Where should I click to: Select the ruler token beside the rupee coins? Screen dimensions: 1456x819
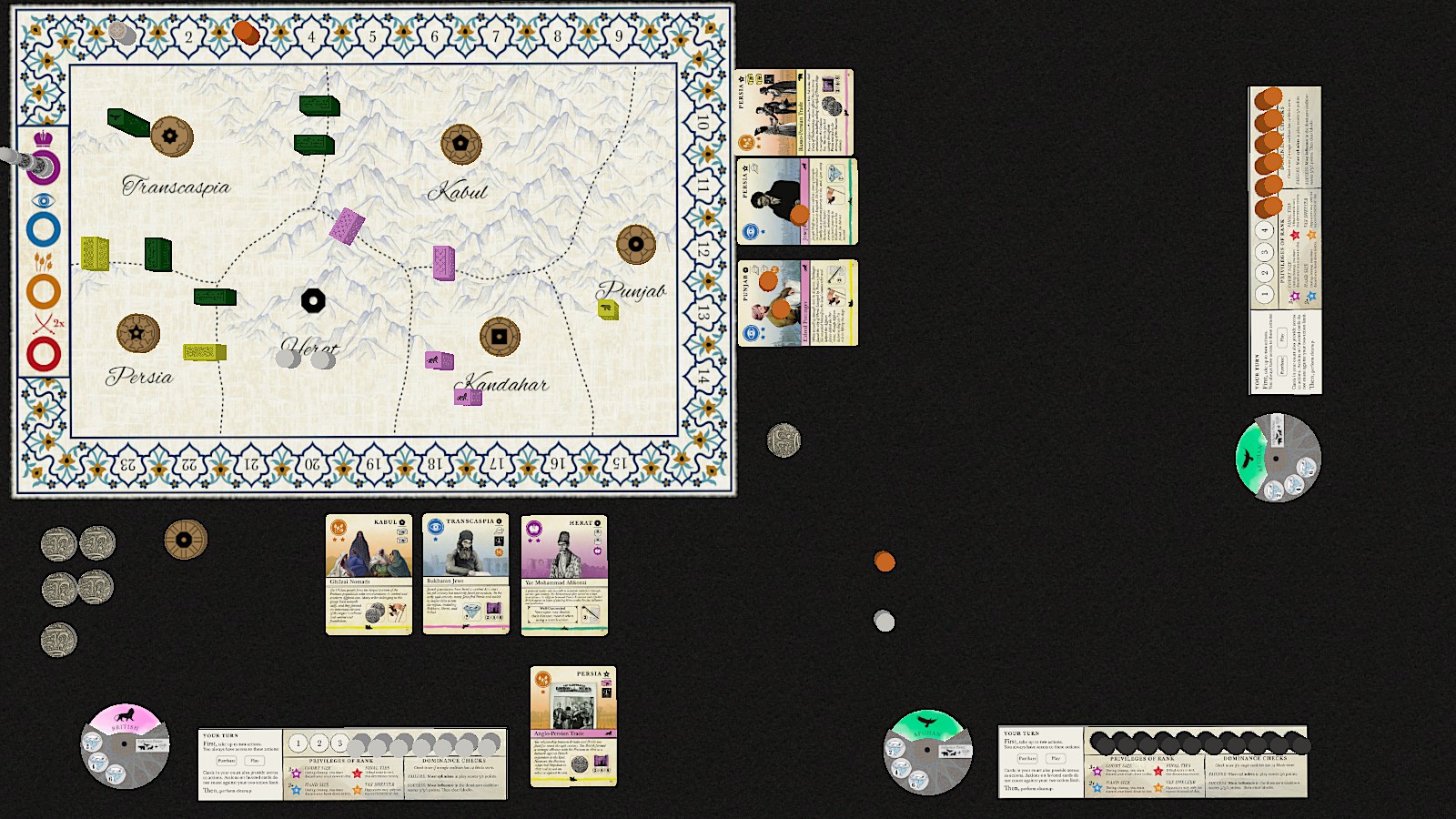(x=186, y=540)
